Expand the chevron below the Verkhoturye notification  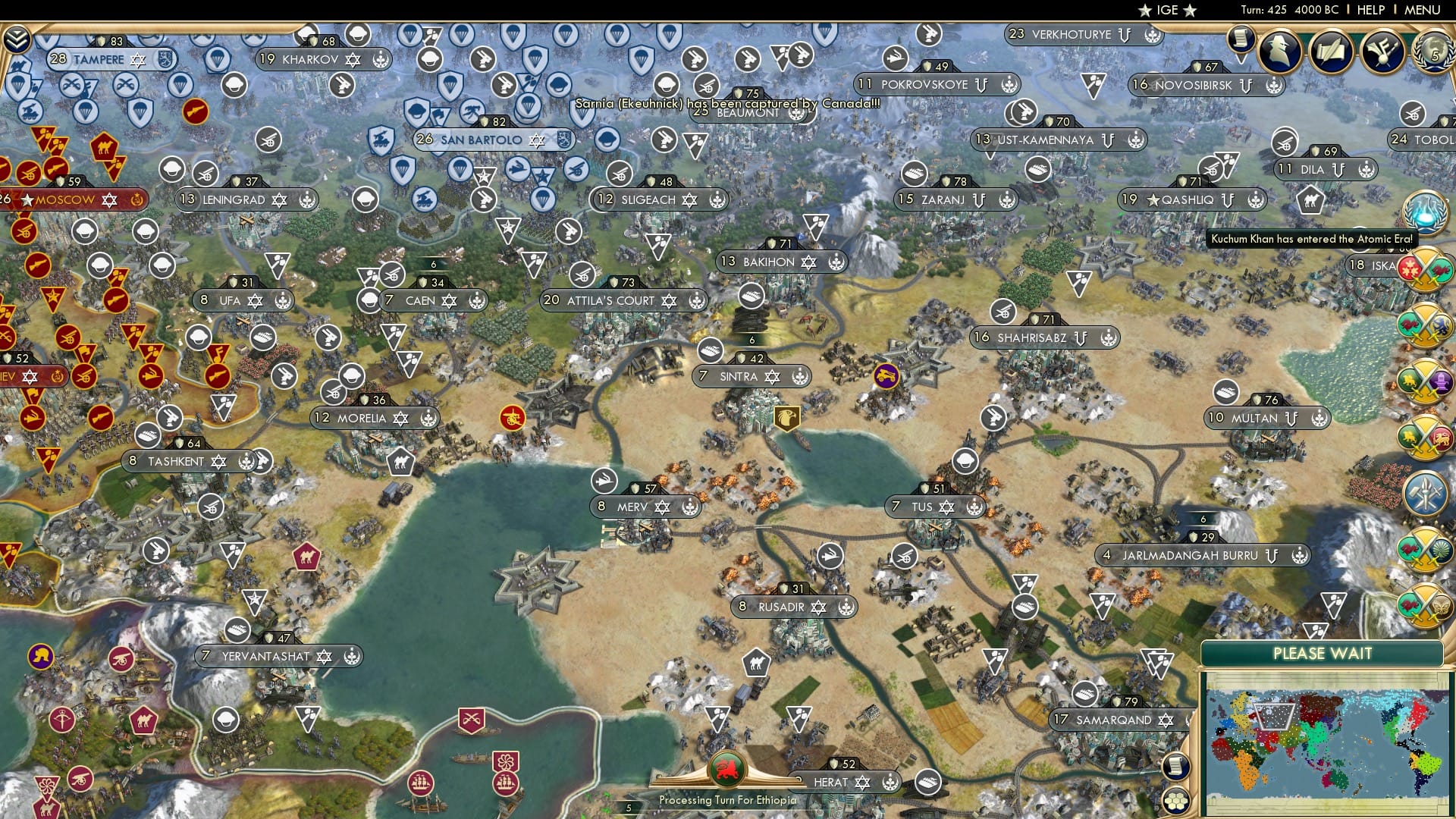click(1241, 59)
